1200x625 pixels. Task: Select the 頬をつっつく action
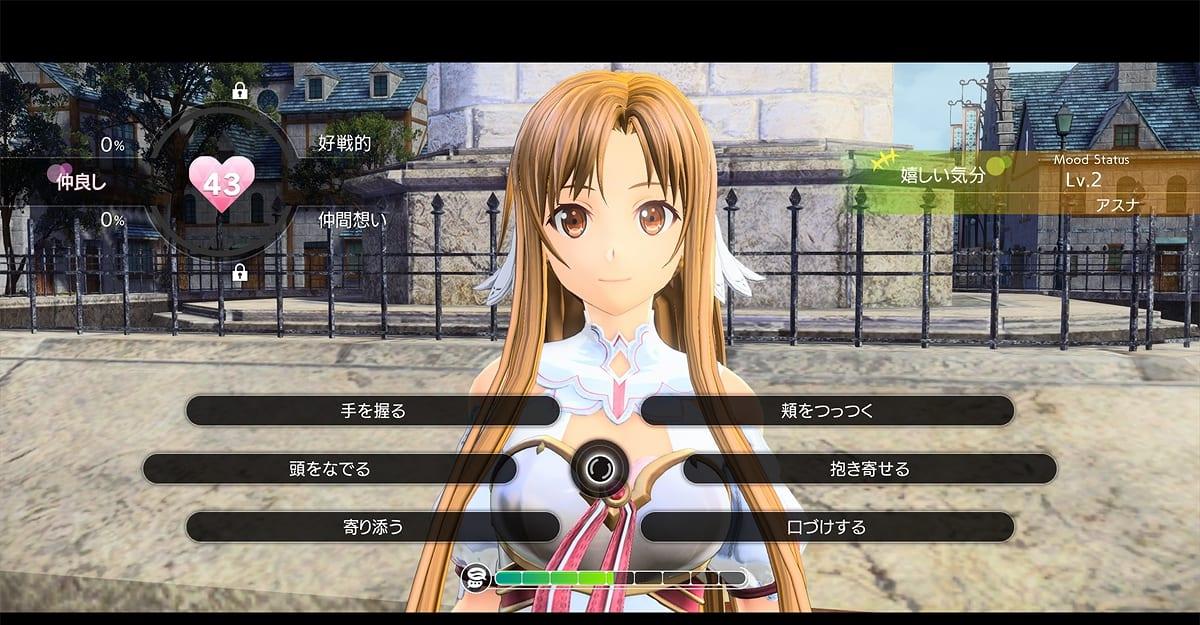(827, 410)
